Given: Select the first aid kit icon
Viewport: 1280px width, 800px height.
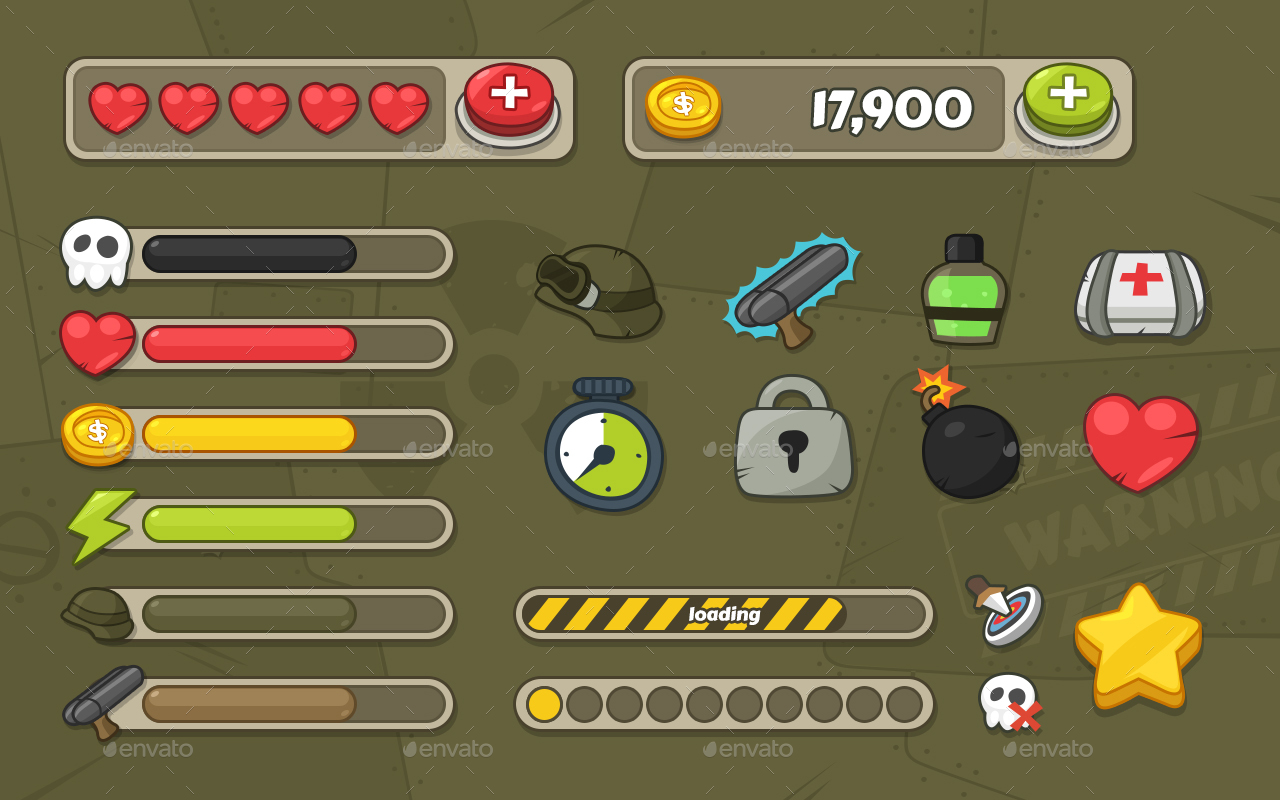Looking at the screenshot, I should [x=1142, y=290].
